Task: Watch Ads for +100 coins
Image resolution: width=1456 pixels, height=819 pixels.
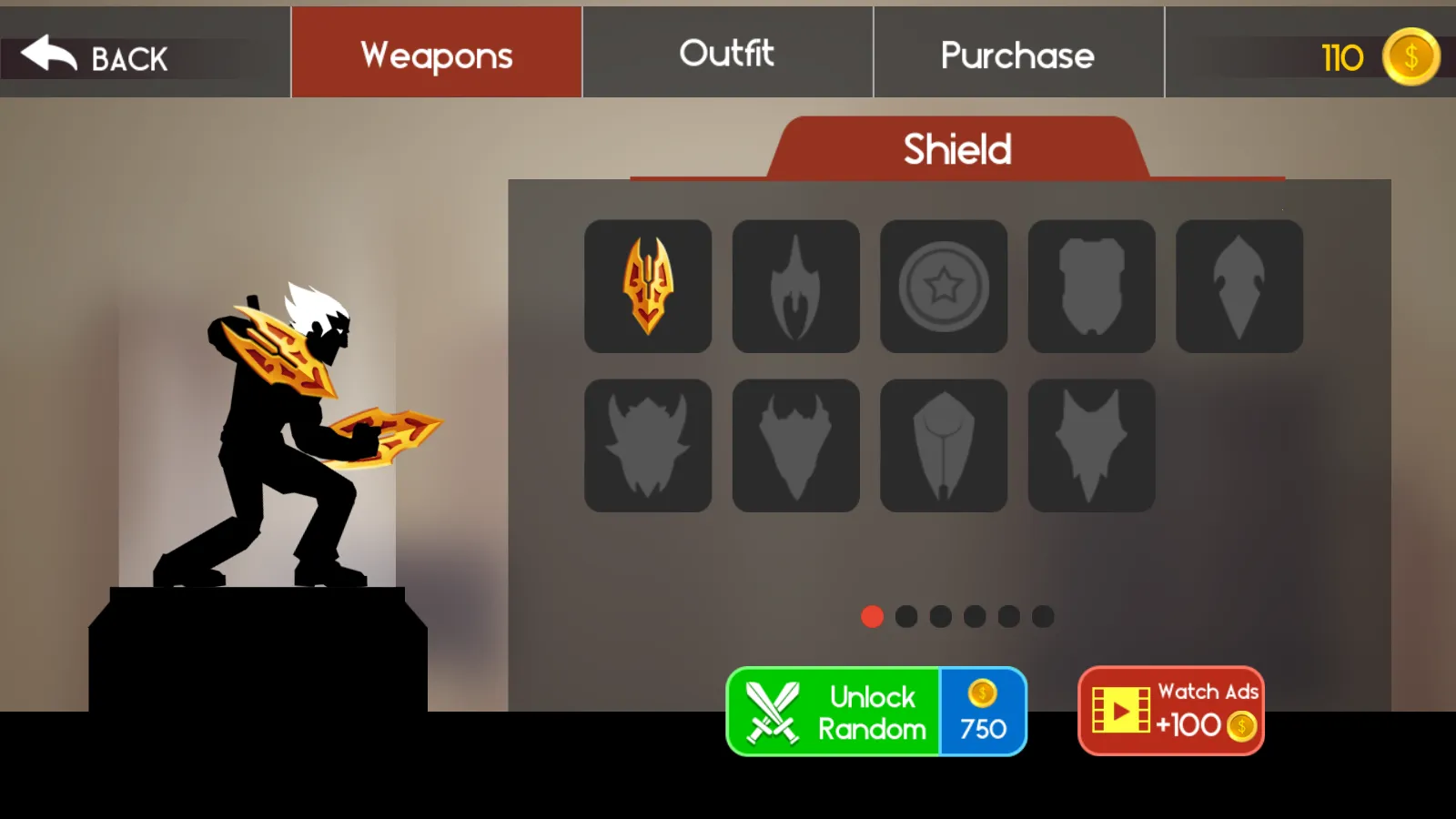Action: point(1171,712)
